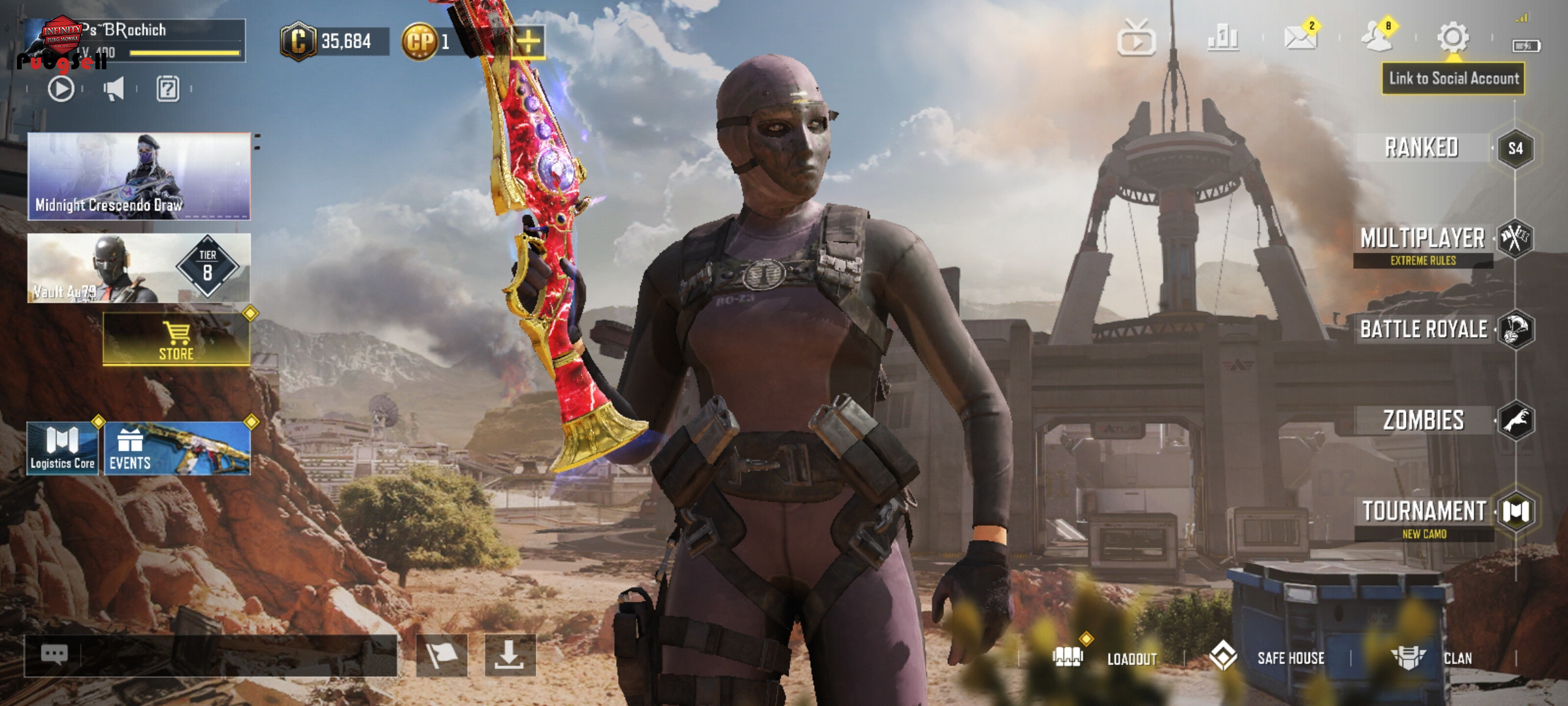
Task: Choose Battle Royale mode
Action: (x=1424, y=329)
